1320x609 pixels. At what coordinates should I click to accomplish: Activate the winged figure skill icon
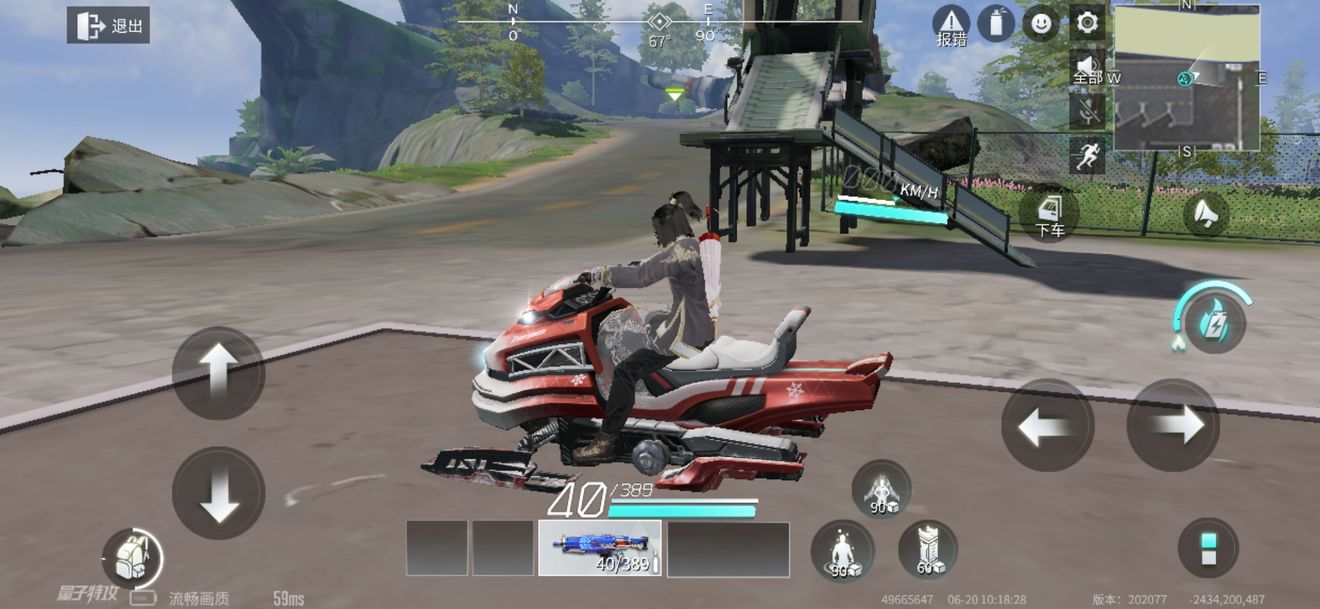pos(881,489)
